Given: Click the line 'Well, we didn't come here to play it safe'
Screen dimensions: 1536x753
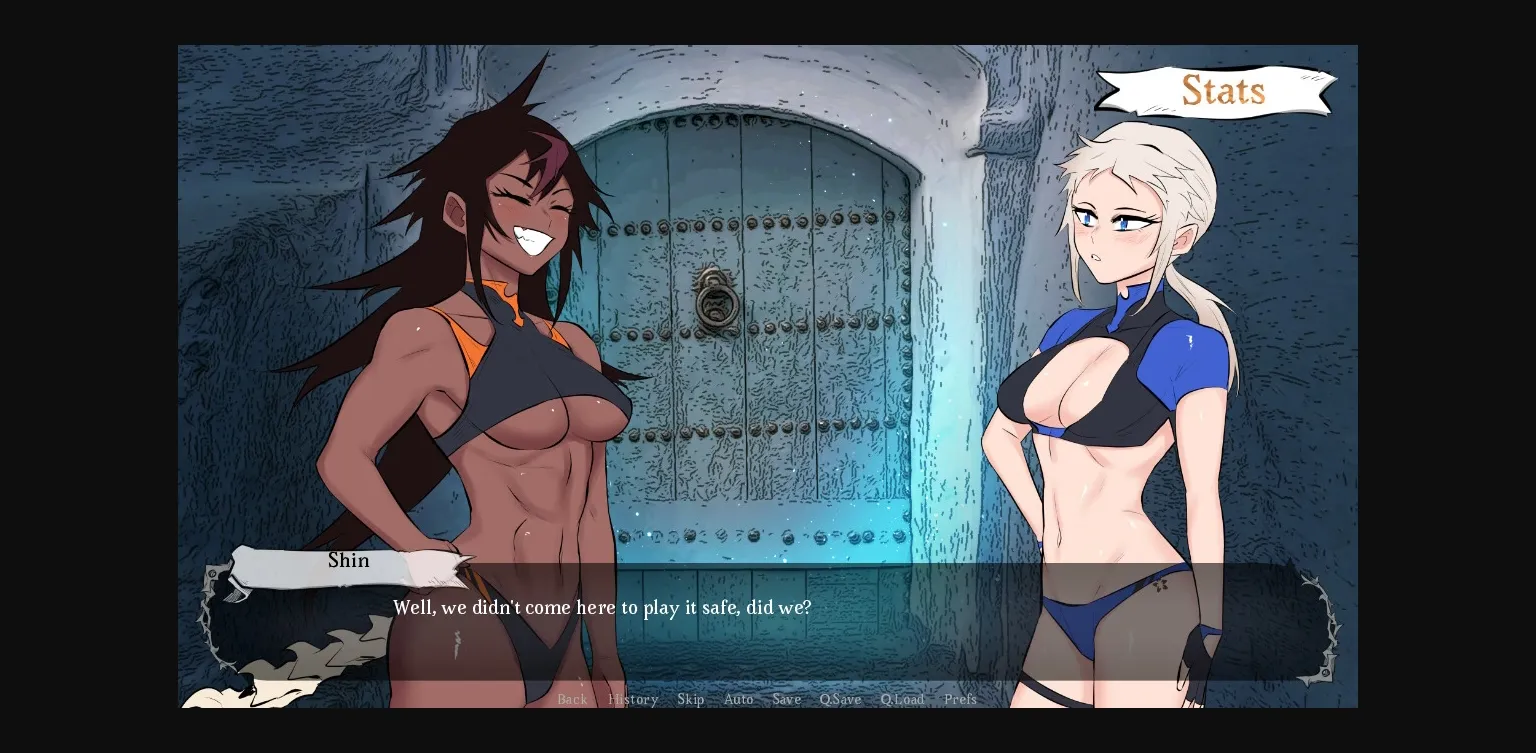Looking at the screenshot, I should [602, 607].
